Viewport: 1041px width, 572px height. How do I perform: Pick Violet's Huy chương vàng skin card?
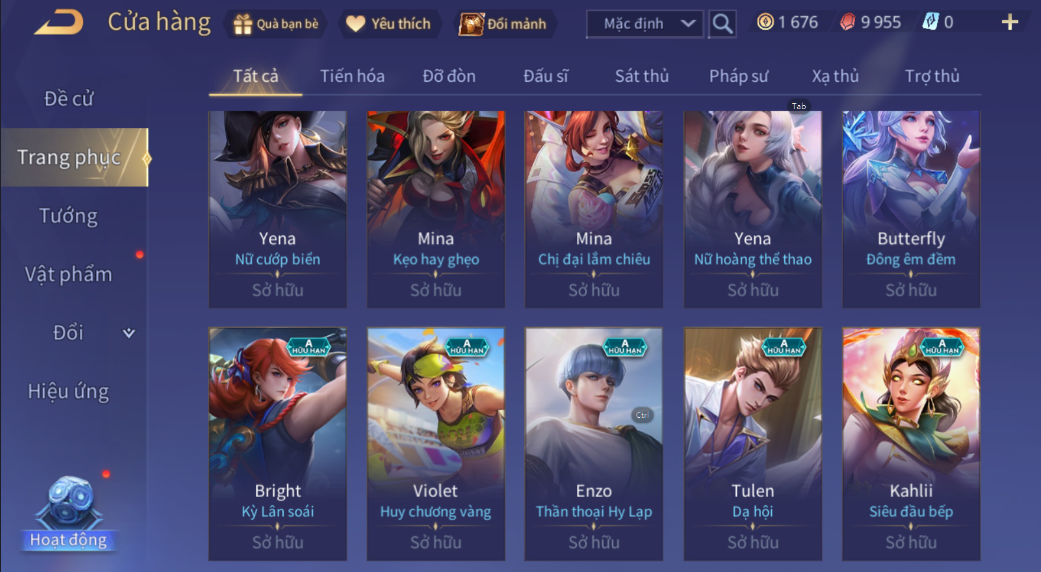tap(435, 444)
